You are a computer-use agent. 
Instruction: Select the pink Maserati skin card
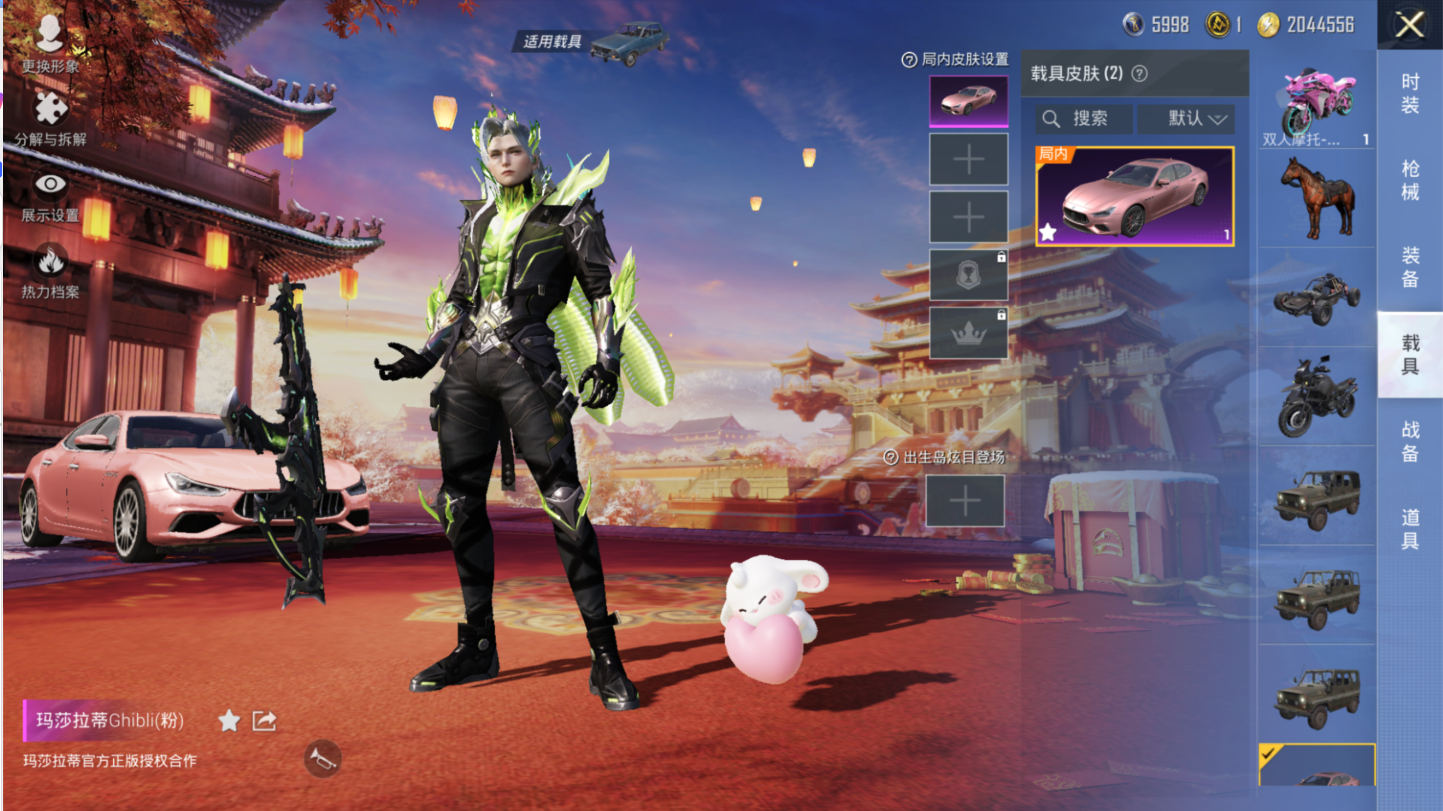(x=1134, y=196)
